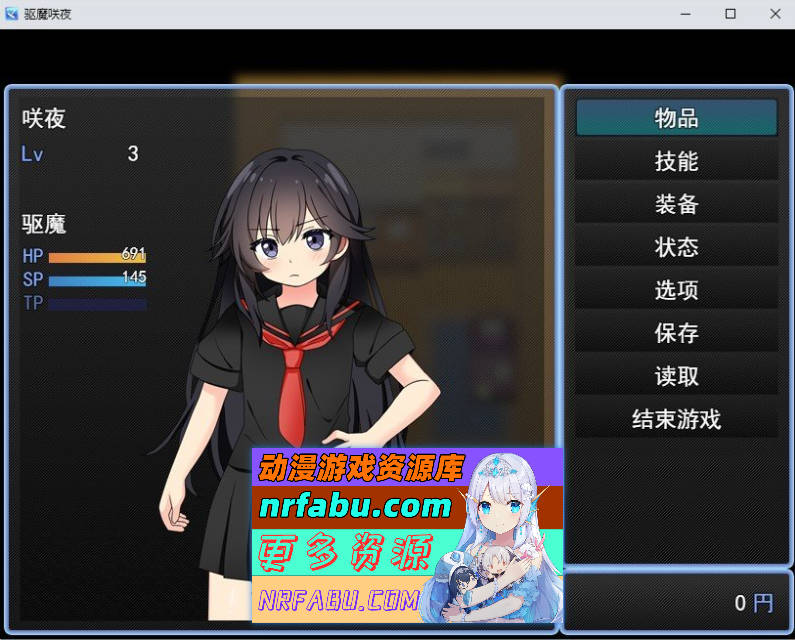The image size is (795, 640).
Task: Select 读取 to load a save
Action: point(676,376)
